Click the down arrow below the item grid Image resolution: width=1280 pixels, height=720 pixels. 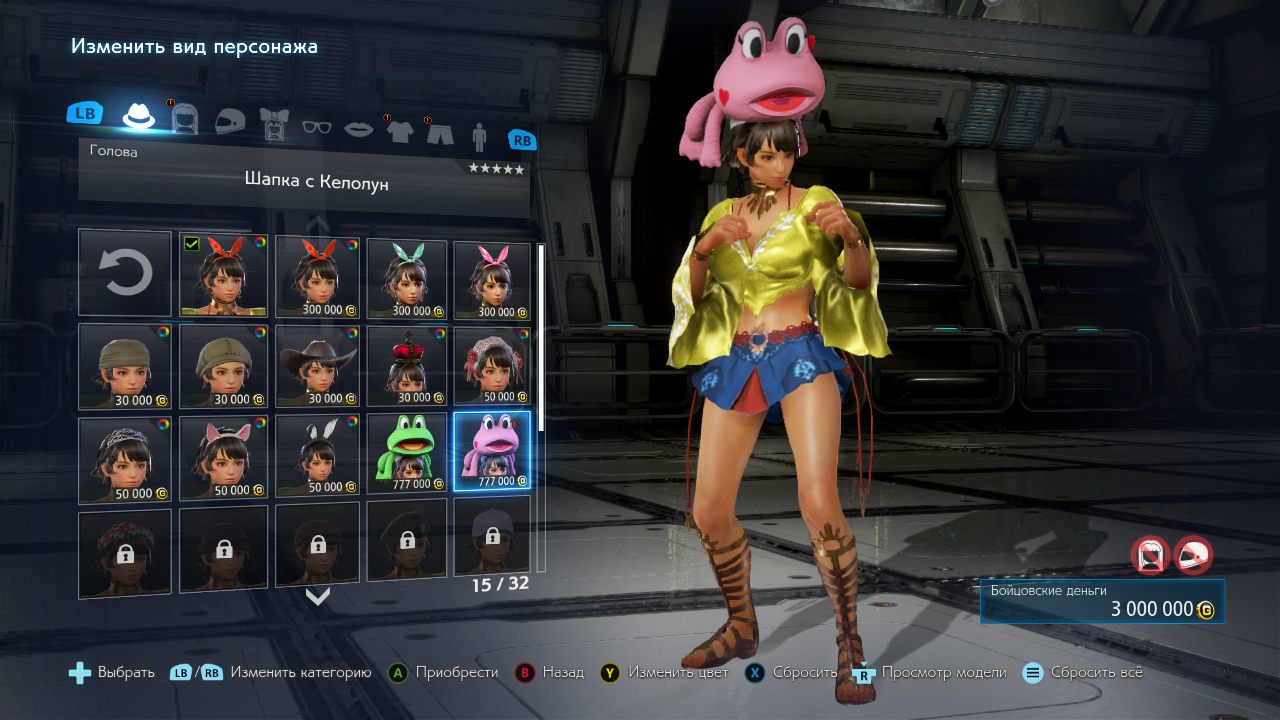(x=318, y=597)
